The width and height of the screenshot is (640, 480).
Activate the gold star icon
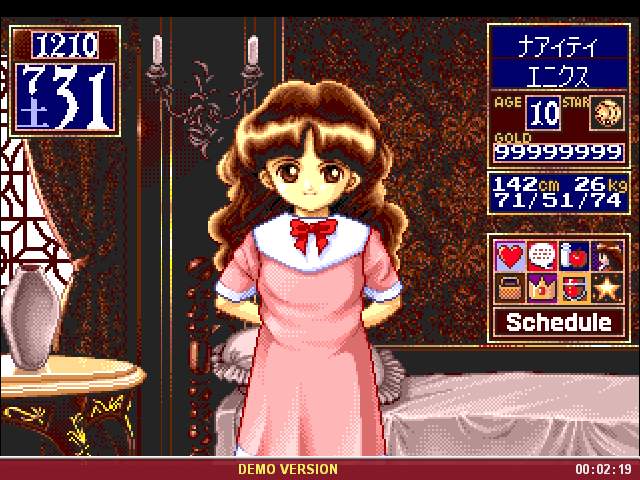(x=604, y=289)
